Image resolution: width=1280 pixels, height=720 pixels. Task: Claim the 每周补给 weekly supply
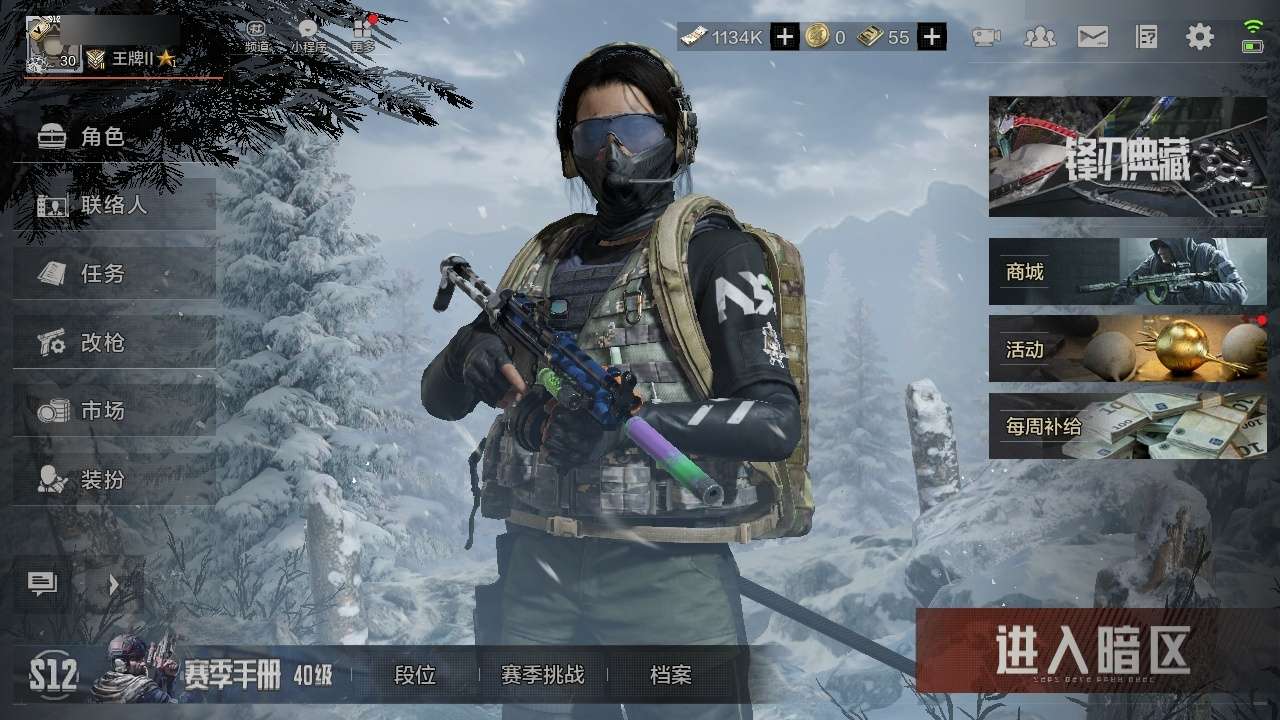point(1127,426)
